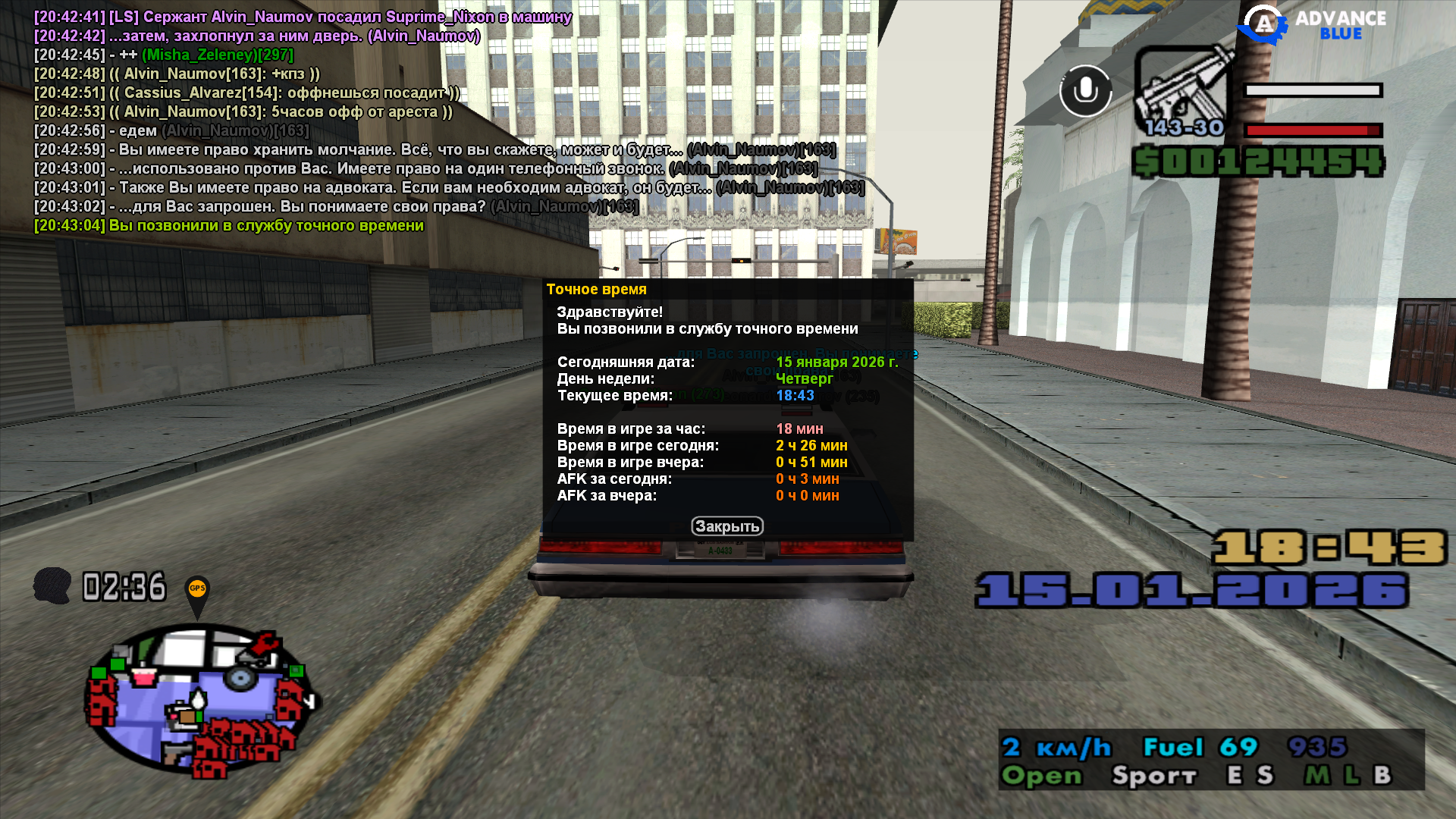This screenshot has width=1456, height=819.
Task: Click the orange GPS marker pin
Action: pyautogui.click(x=197, y=591)
